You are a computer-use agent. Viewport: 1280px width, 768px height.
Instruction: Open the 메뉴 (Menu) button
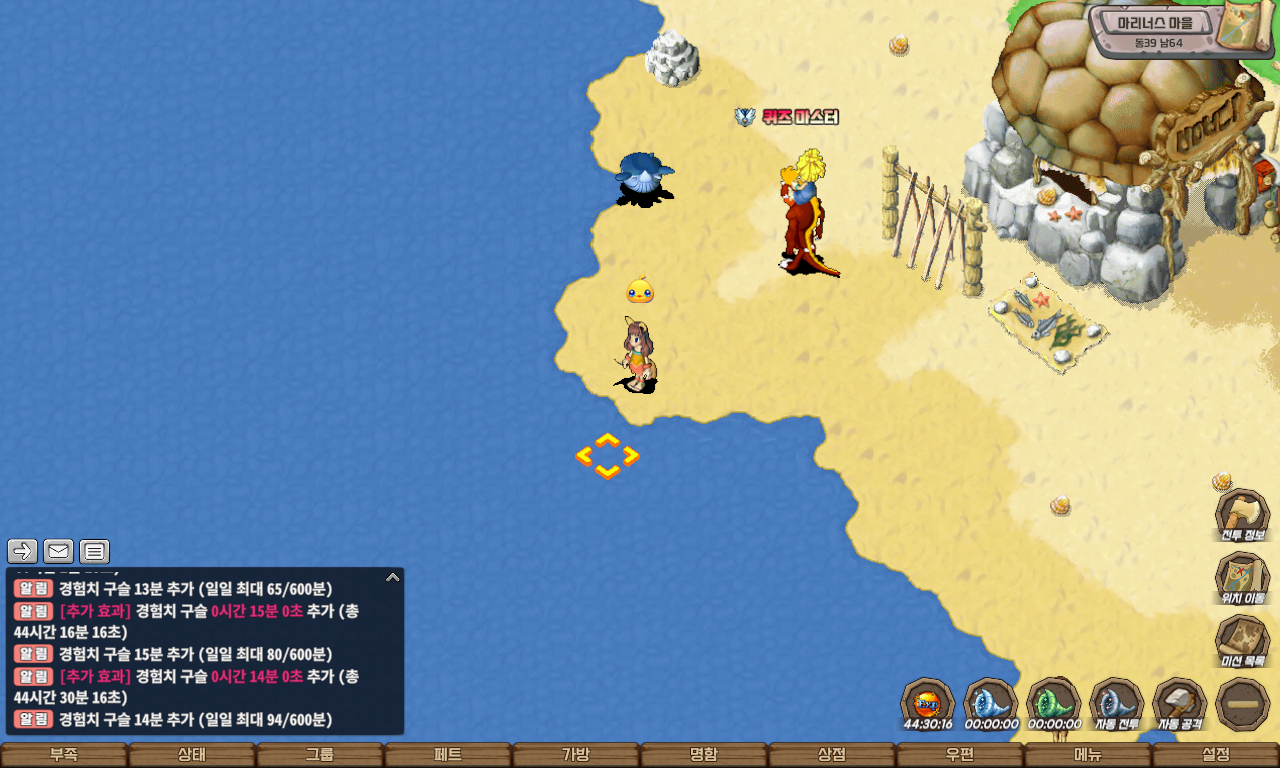coord(1088,755)
